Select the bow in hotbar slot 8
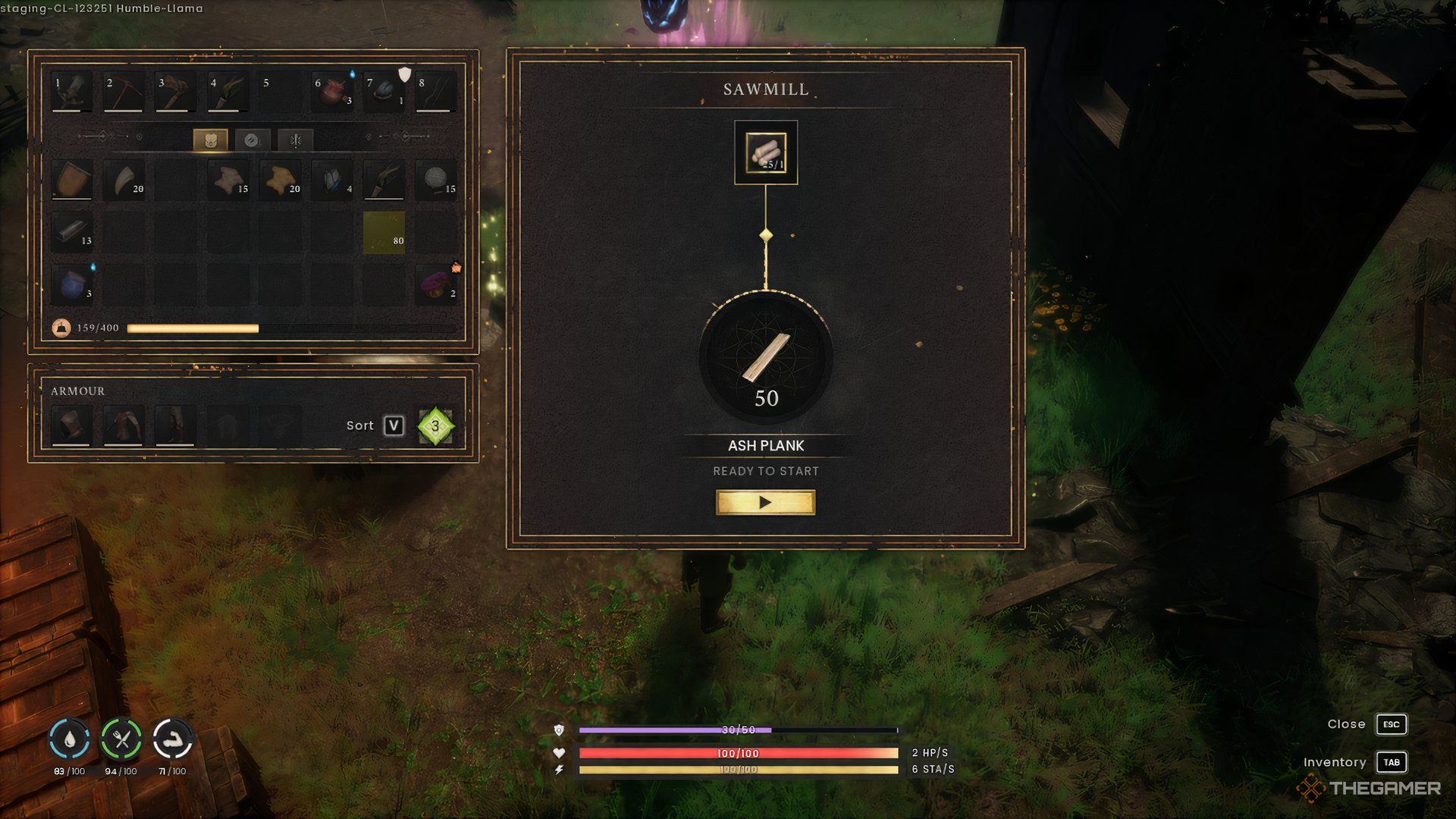This screenshot has width=1456, height=819. 436,93
